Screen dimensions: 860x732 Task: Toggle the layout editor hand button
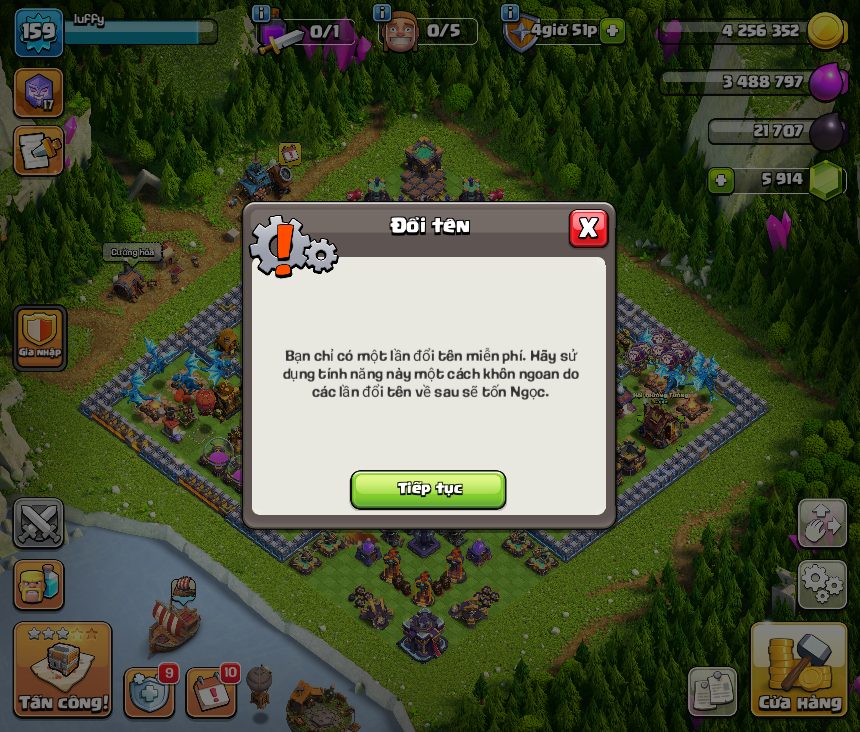[x=822, y=523]
